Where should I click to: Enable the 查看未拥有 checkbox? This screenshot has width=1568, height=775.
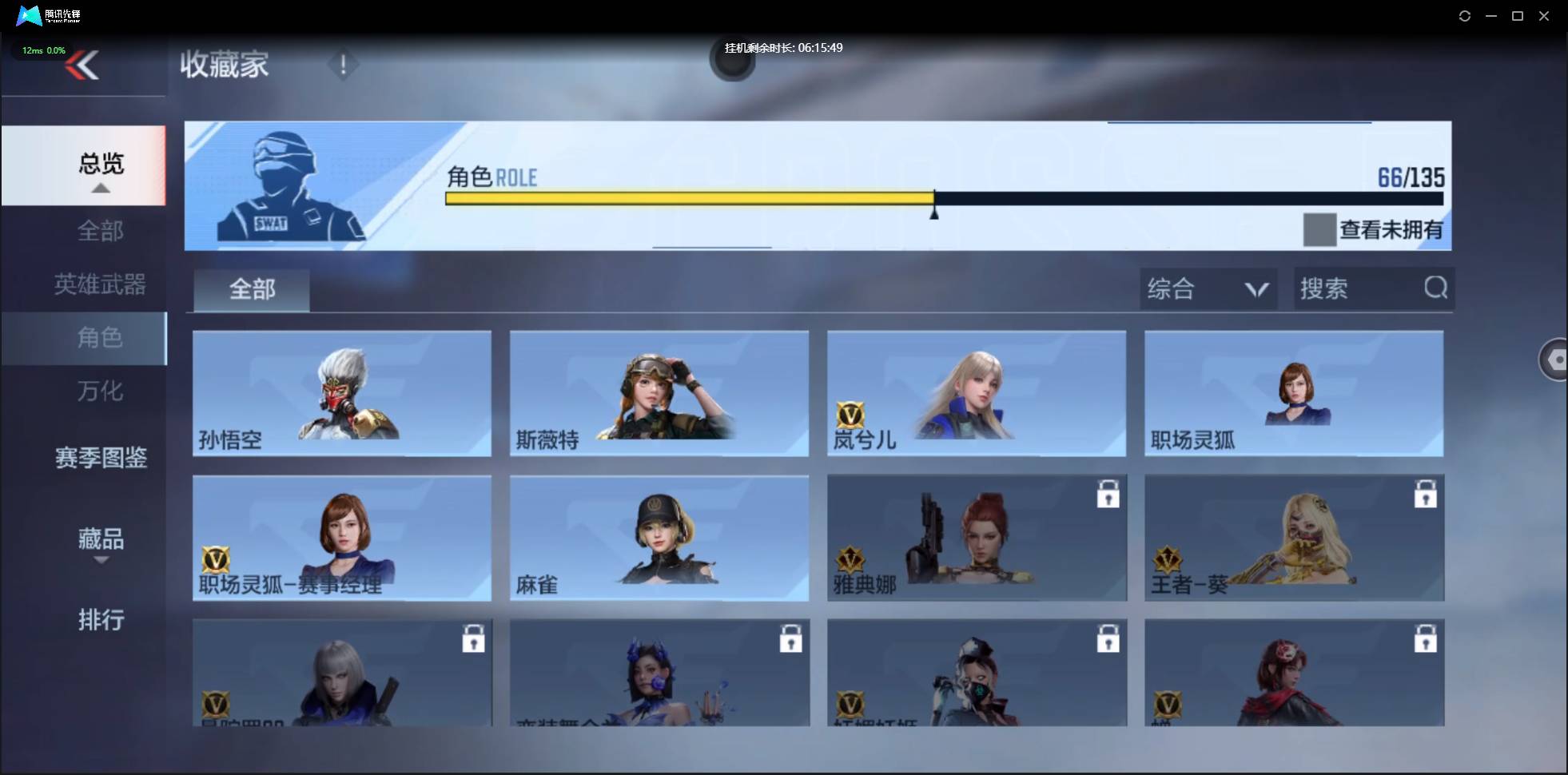pos(1319,230)
